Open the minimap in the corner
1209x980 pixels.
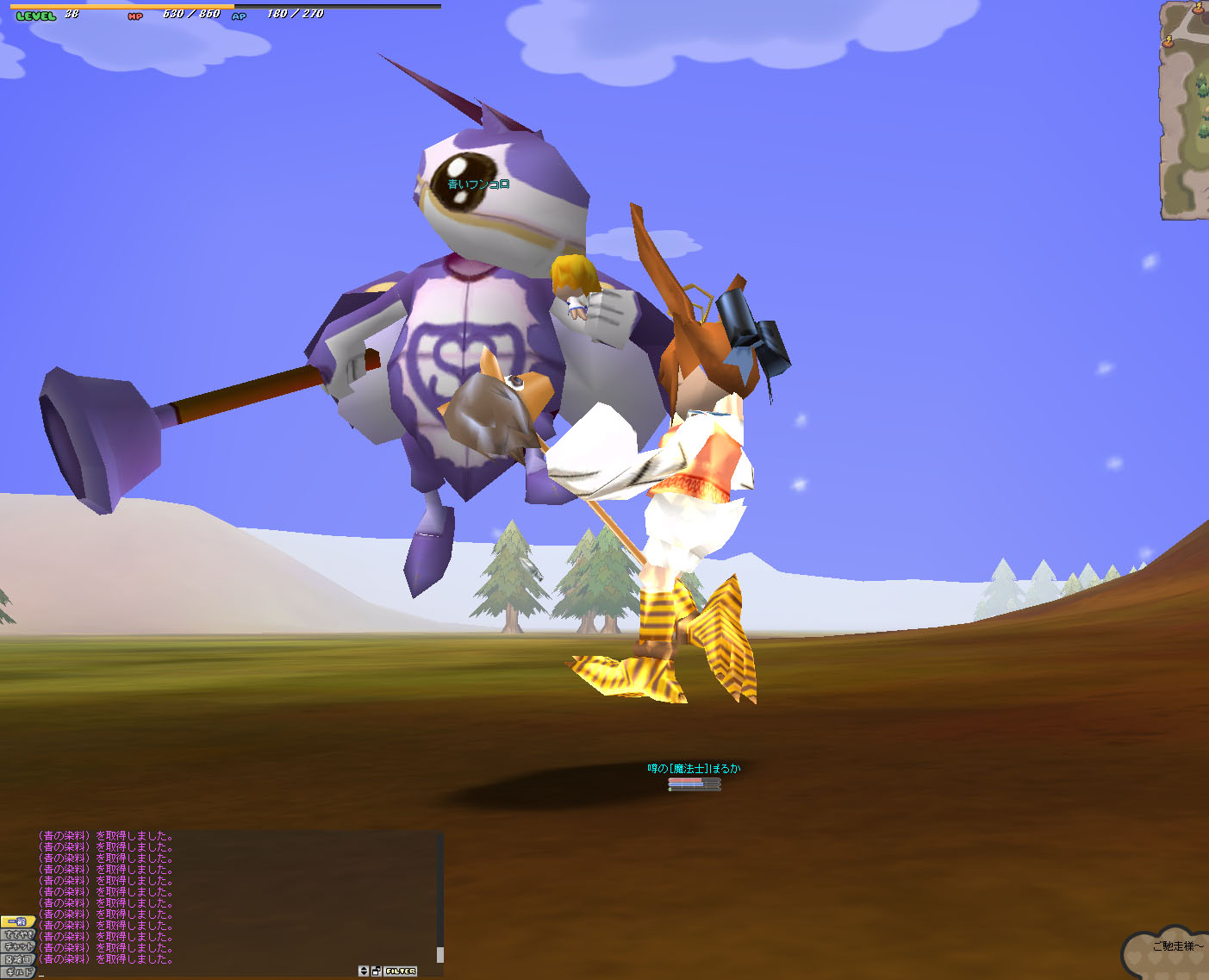[x=1185, y=110]
